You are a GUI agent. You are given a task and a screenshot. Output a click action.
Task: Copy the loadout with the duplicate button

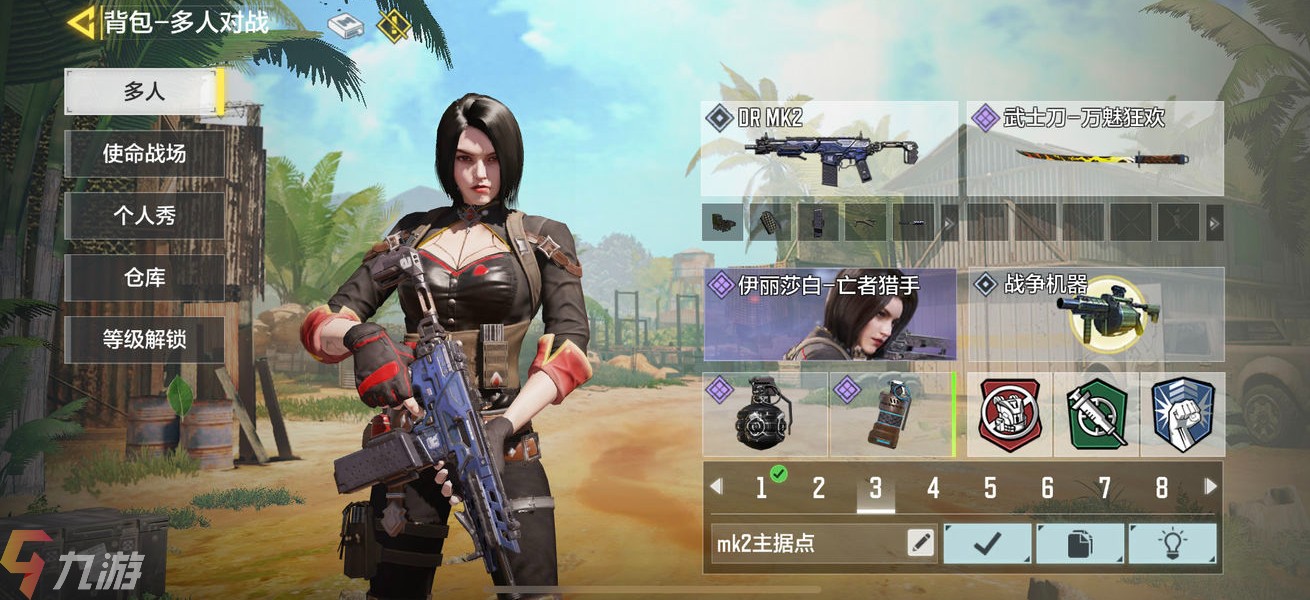[x=1079, y=544]
